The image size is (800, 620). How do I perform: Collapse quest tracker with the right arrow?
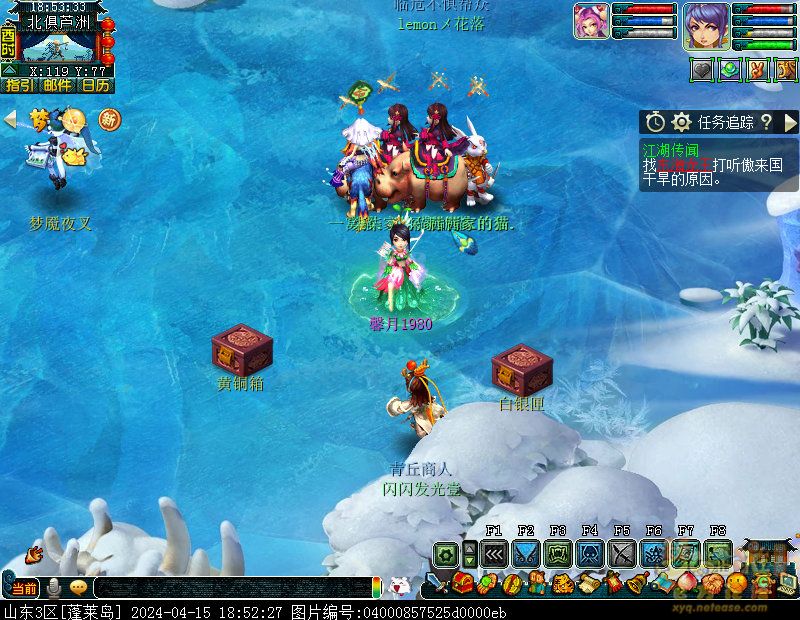coord(790,122)
